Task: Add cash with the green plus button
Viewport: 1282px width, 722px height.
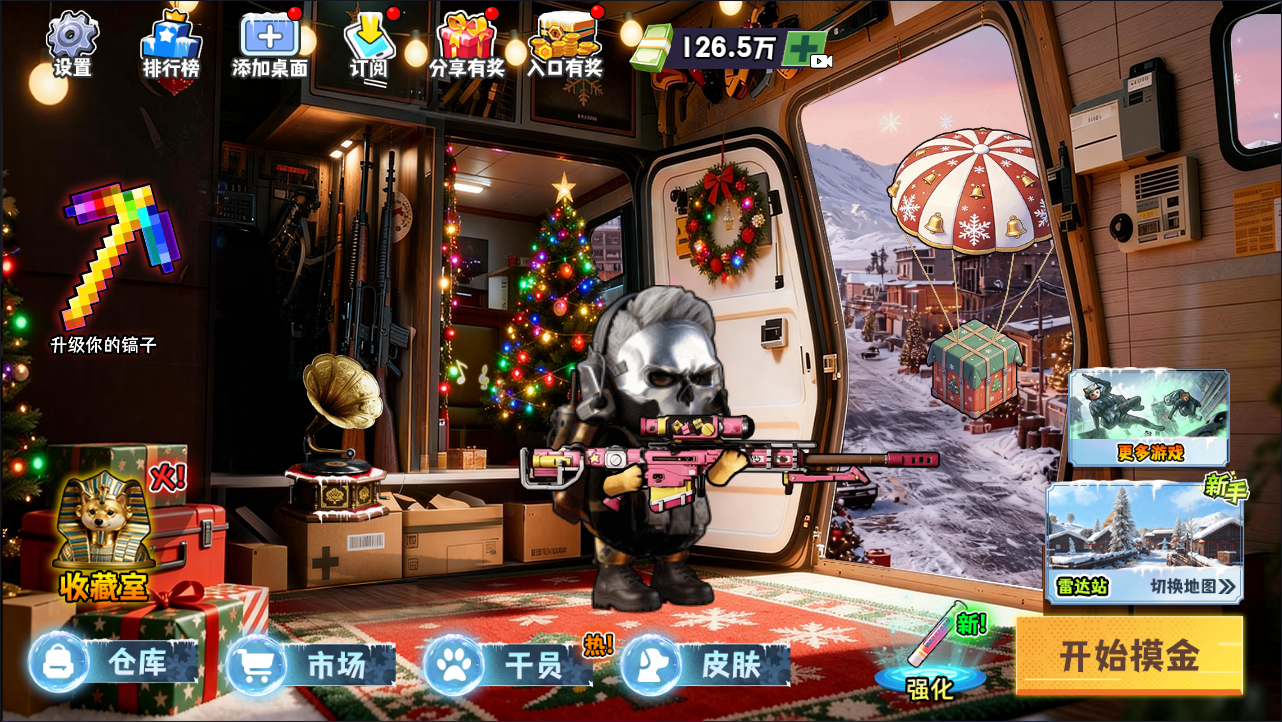Action: coord(806,48)
